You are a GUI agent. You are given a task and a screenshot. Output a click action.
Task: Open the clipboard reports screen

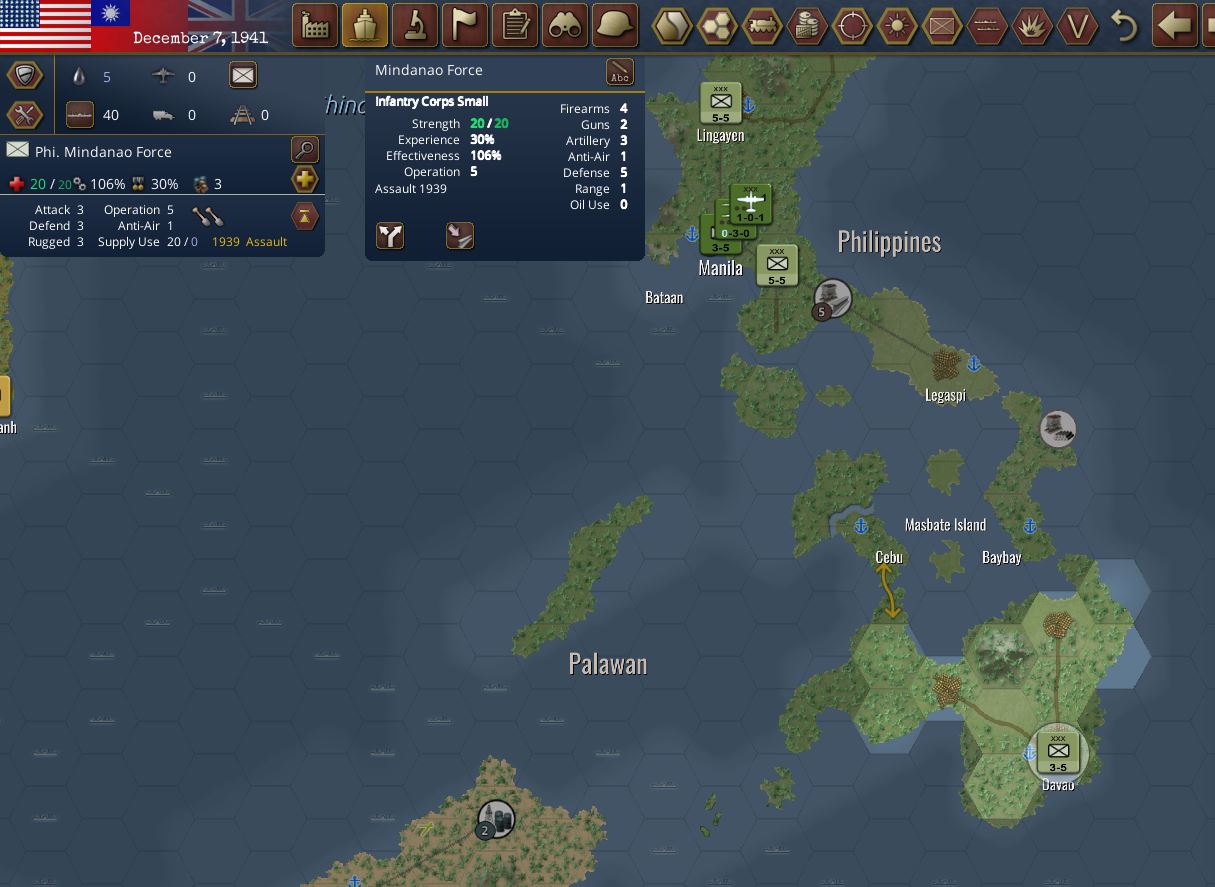[x=515, y=25]
